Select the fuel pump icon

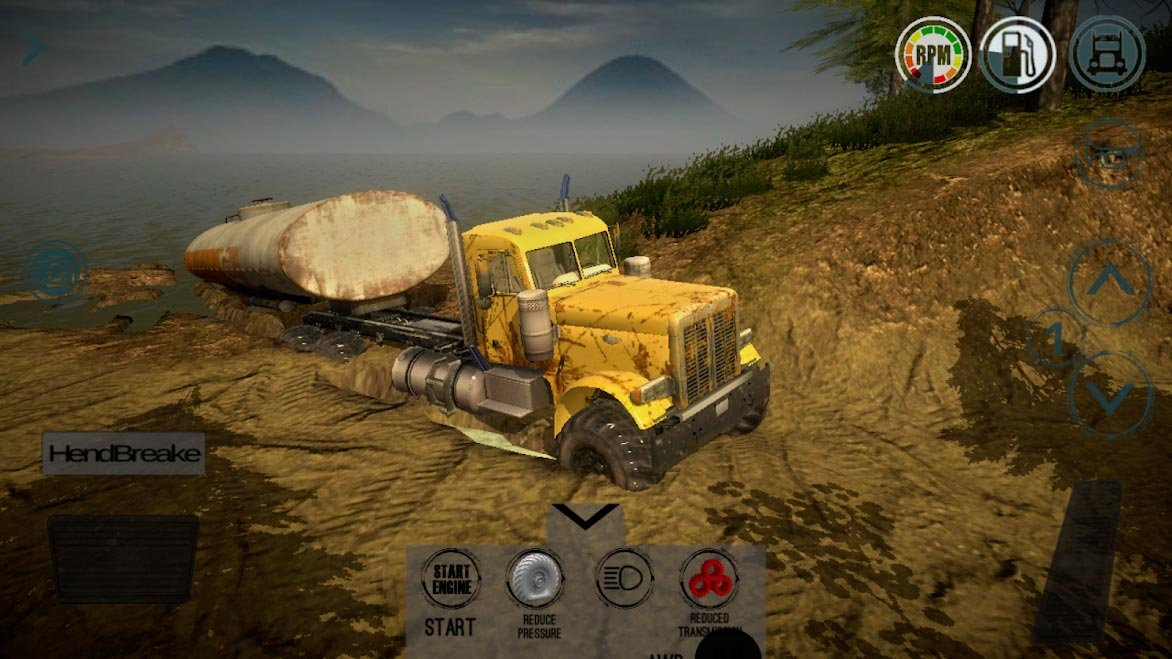pyautogui.click(x=1018, y=54)
